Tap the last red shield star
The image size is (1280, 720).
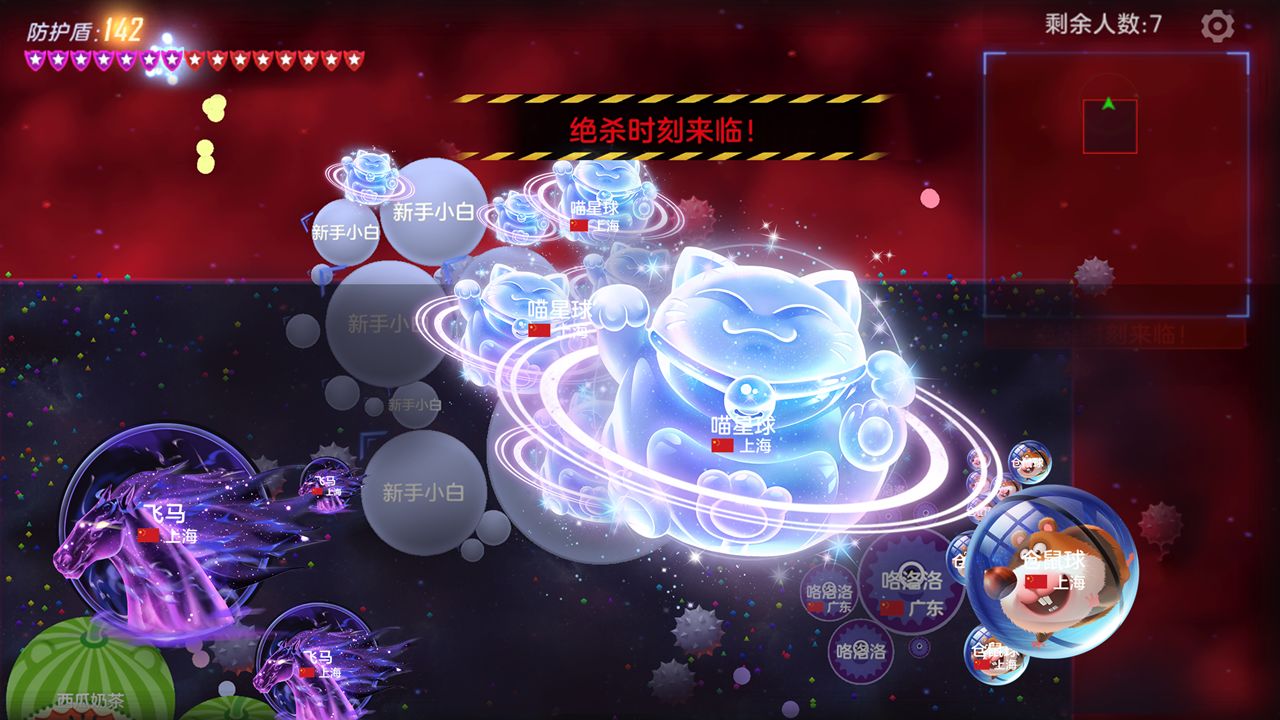355,58
